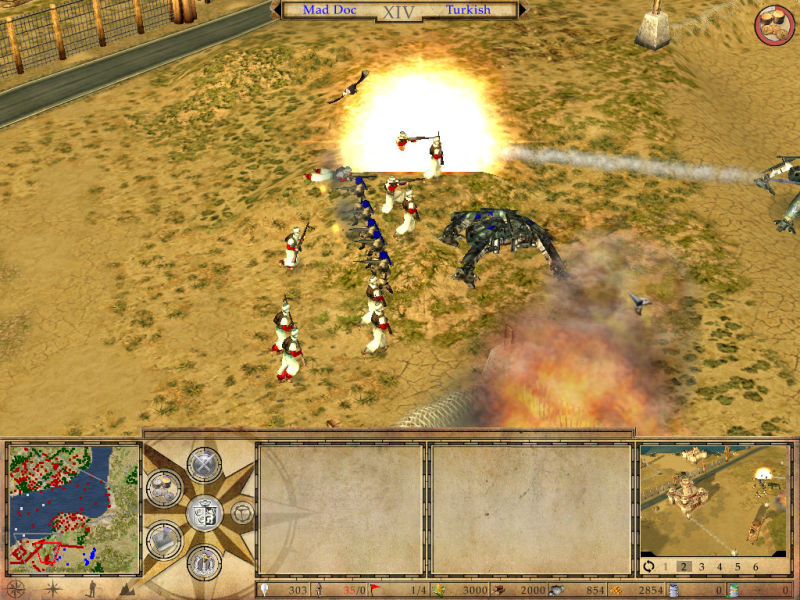Select the building construction button
This screenshot has height=600, width=800.
(x=163, y=539)
